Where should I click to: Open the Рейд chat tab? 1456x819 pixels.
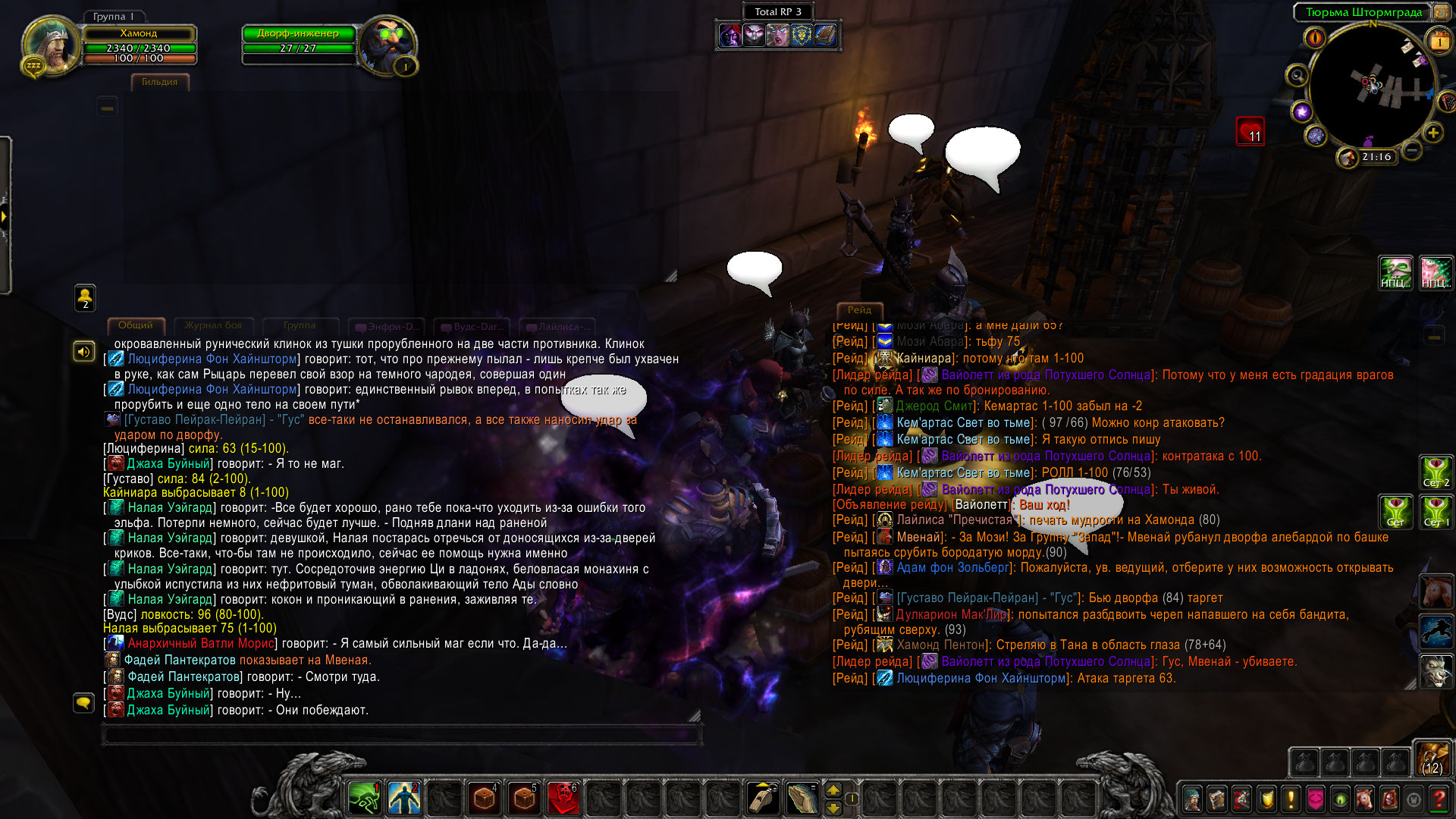[858, 309]
